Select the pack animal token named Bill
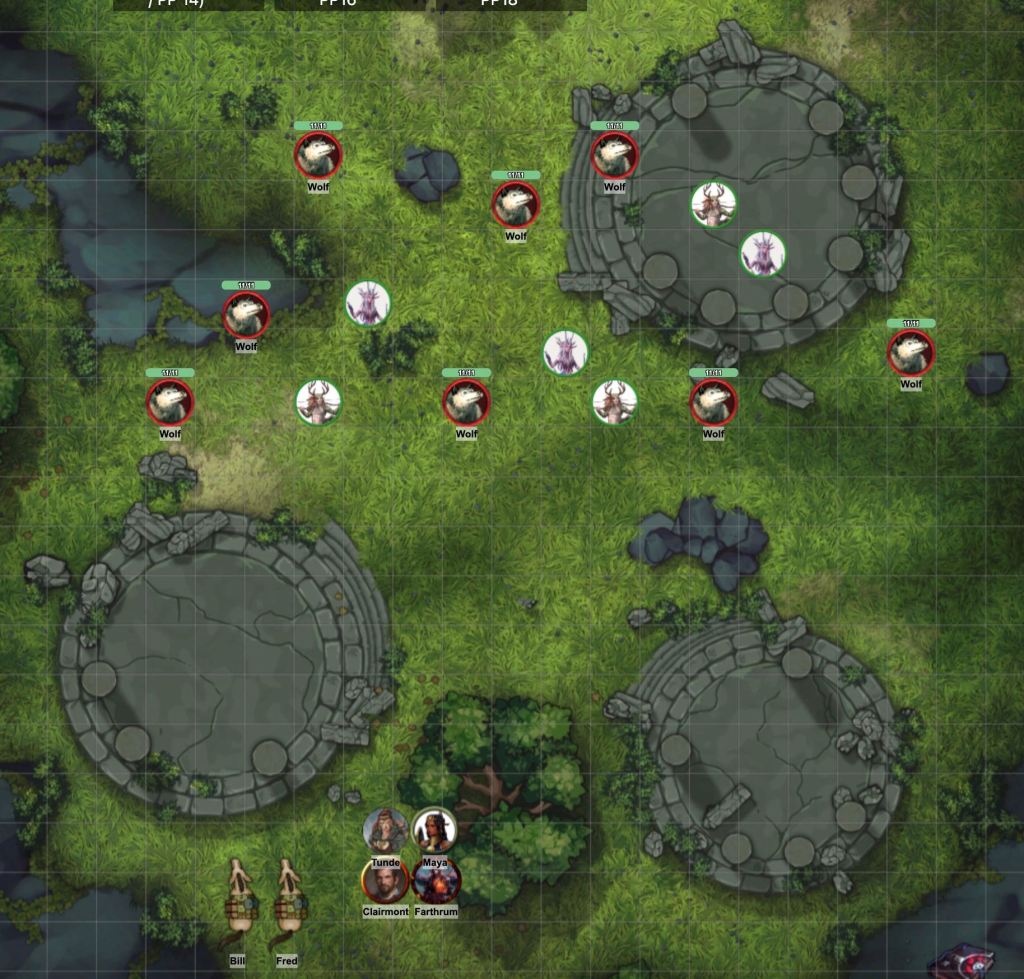Image resolution: width=1024 pixels, height=979 pixels. pos(238,905)
